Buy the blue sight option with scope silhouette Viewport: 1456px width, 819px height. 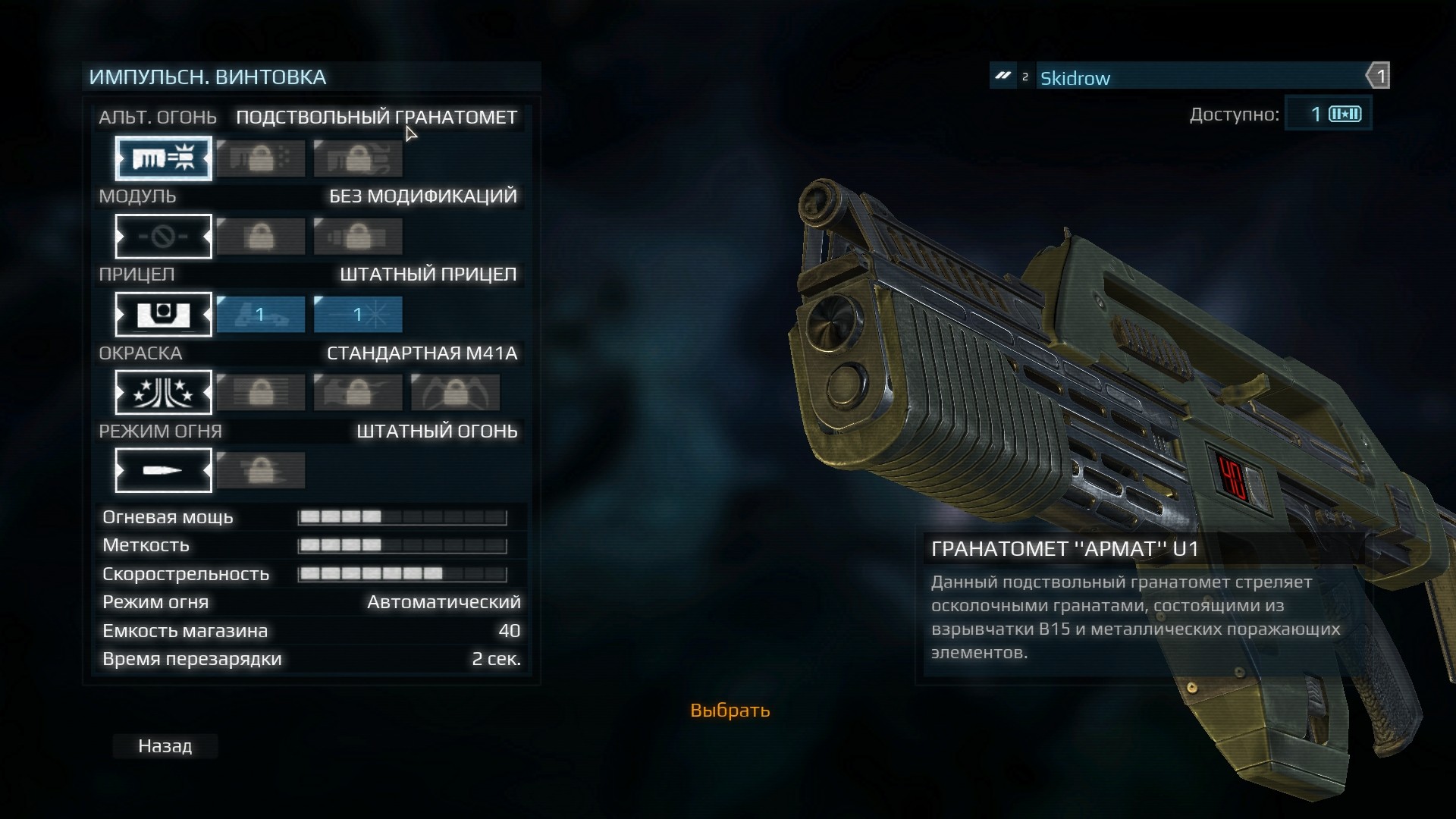point(261,315)
